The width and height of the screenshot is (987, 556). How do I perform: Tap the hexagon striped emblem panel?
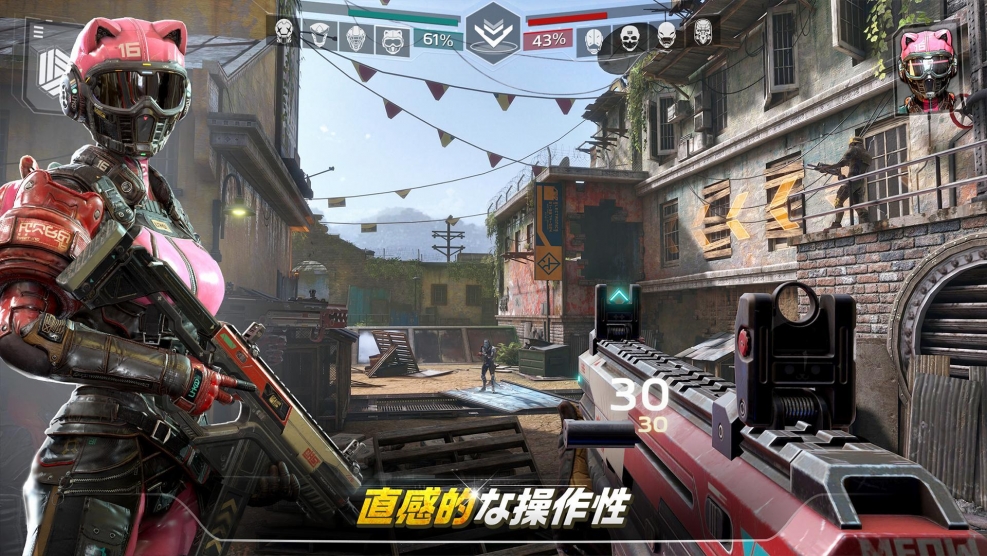[x=50, y=74]
